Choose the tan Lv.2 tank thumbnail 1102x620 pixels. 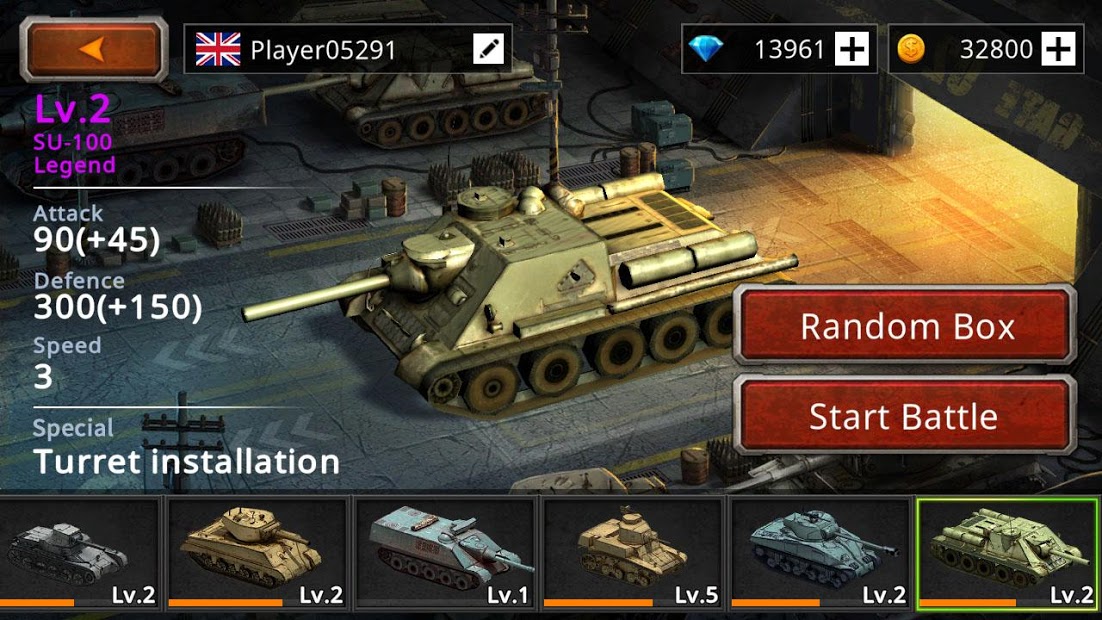tap(258, 553)
